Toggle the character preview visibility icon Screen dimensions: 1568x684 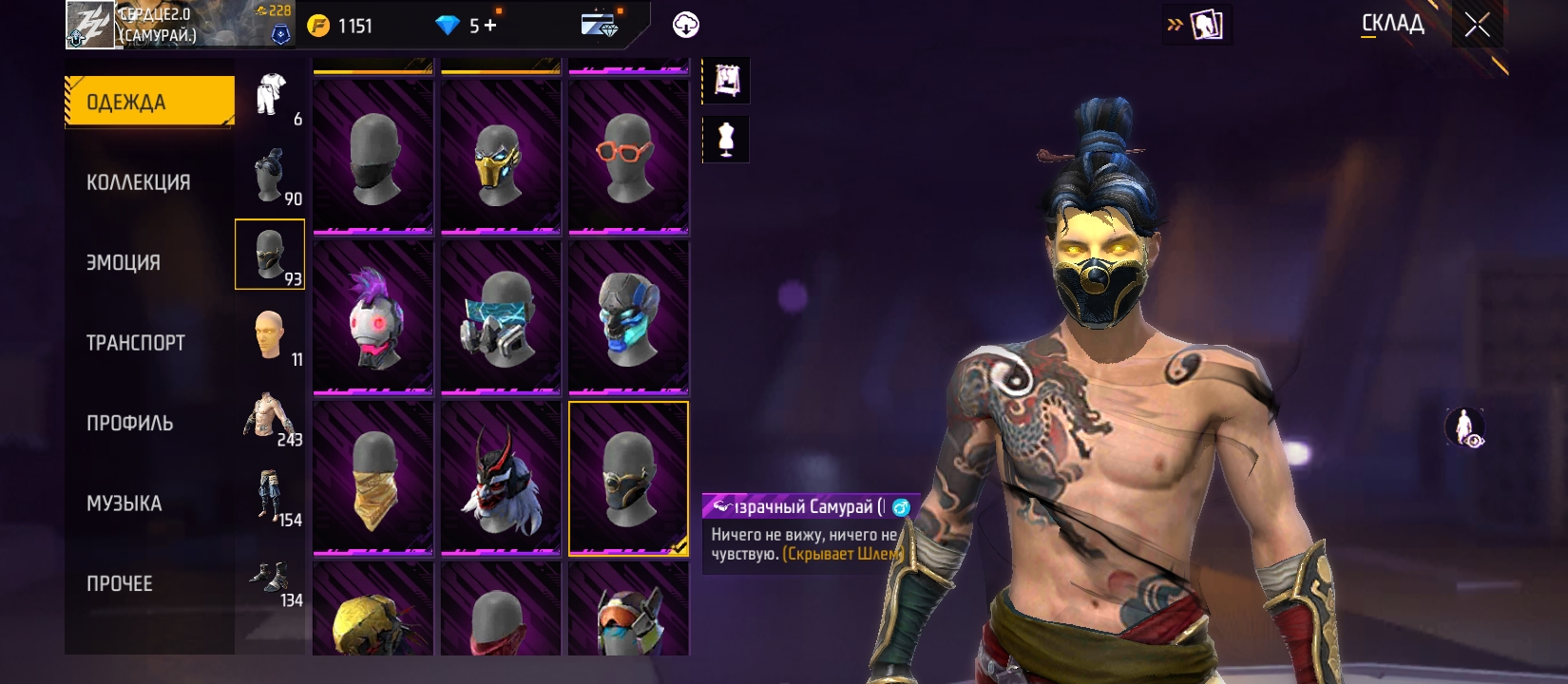[x=1464, y=427]
